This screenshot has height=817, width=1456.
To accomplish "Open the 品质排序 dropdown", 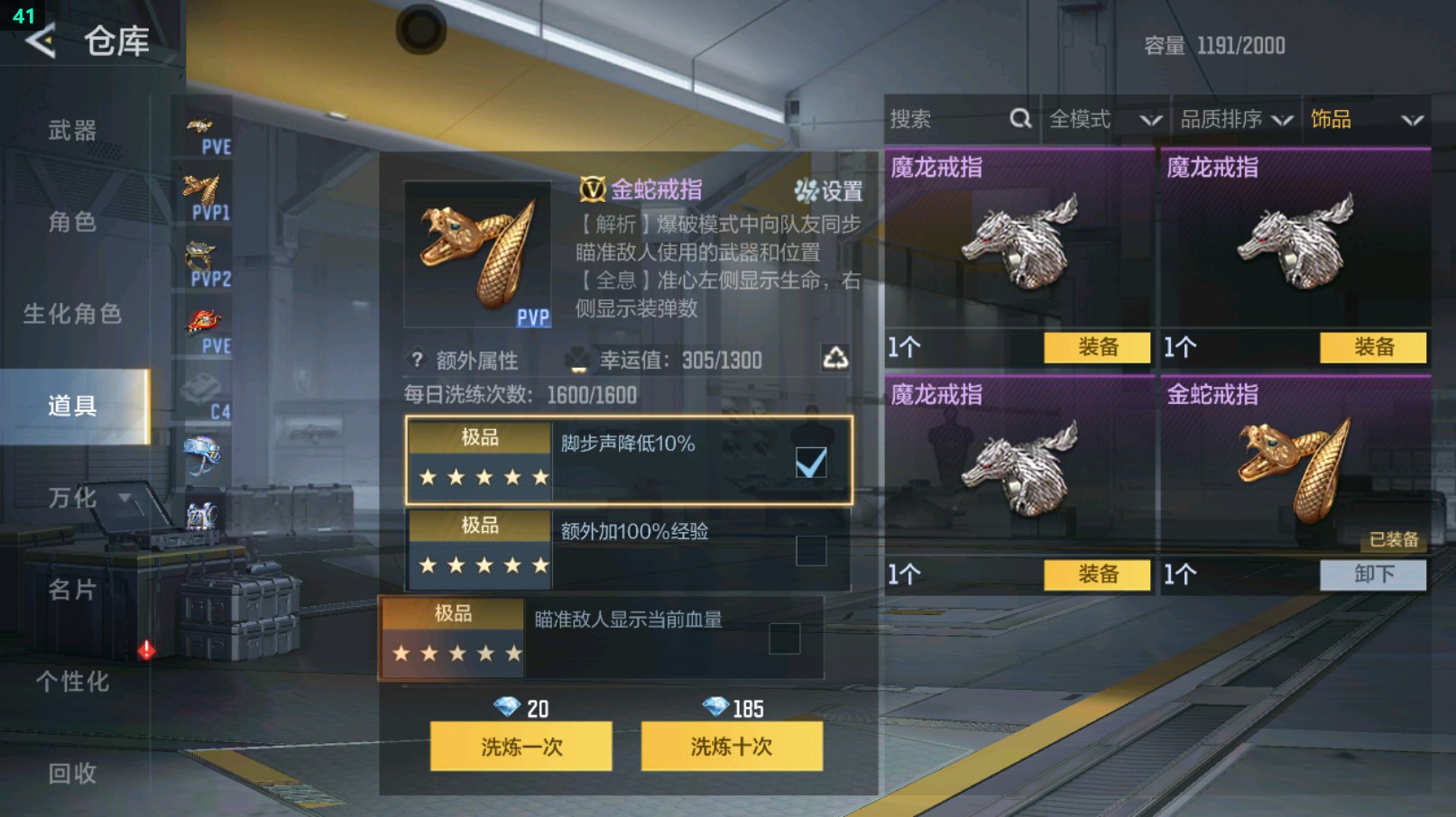I will point(1232,118).
